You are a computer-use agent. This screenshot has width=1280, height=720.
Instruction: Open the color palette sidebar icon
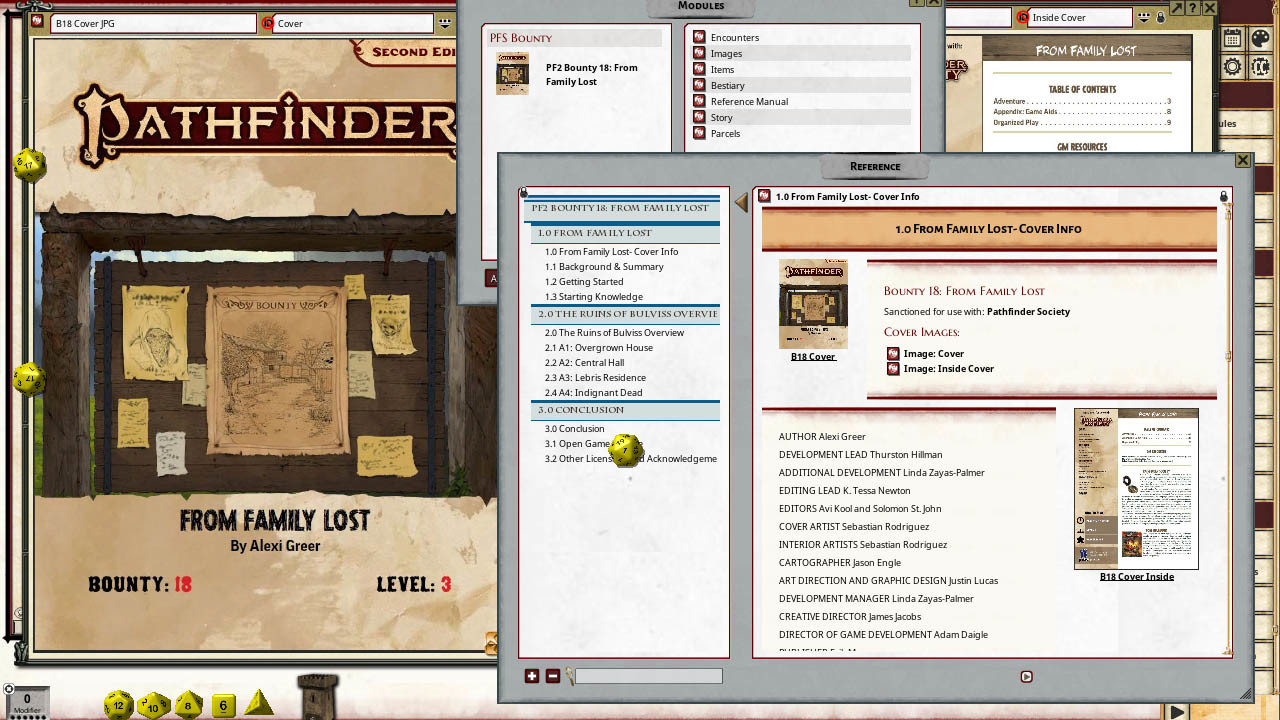coord(1262,39)
